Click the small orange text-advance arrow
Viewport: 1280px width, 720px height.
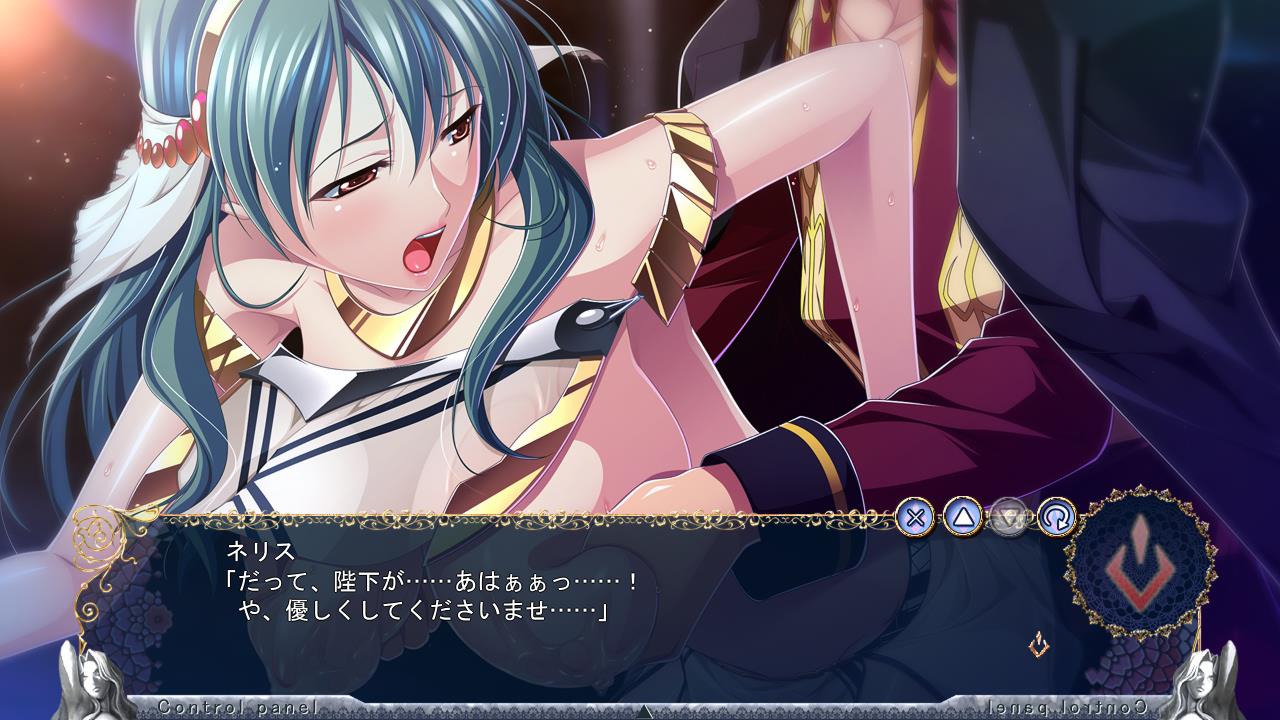1040,644
